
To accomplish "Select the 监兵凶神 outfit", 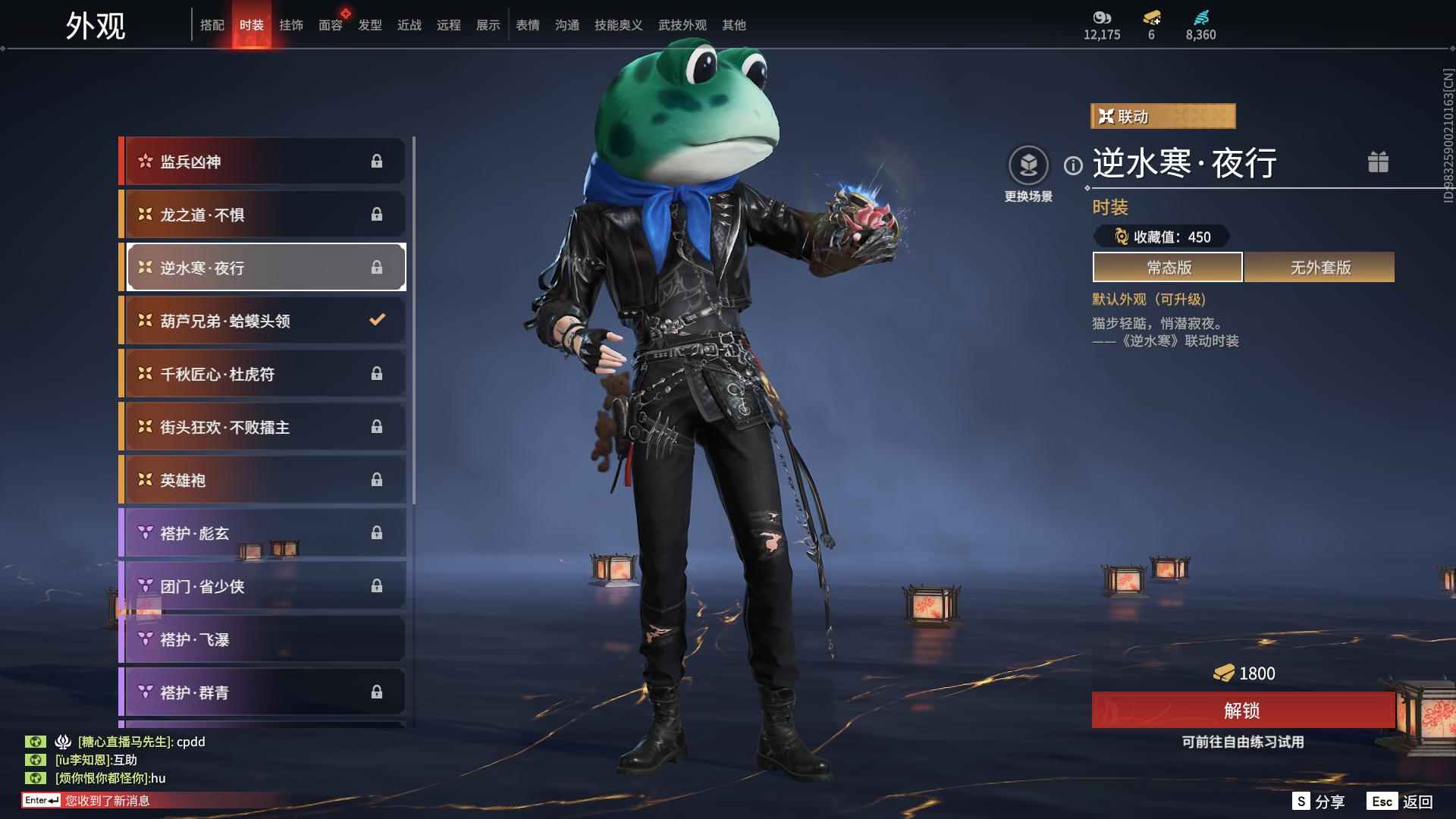I will [262, 162].
